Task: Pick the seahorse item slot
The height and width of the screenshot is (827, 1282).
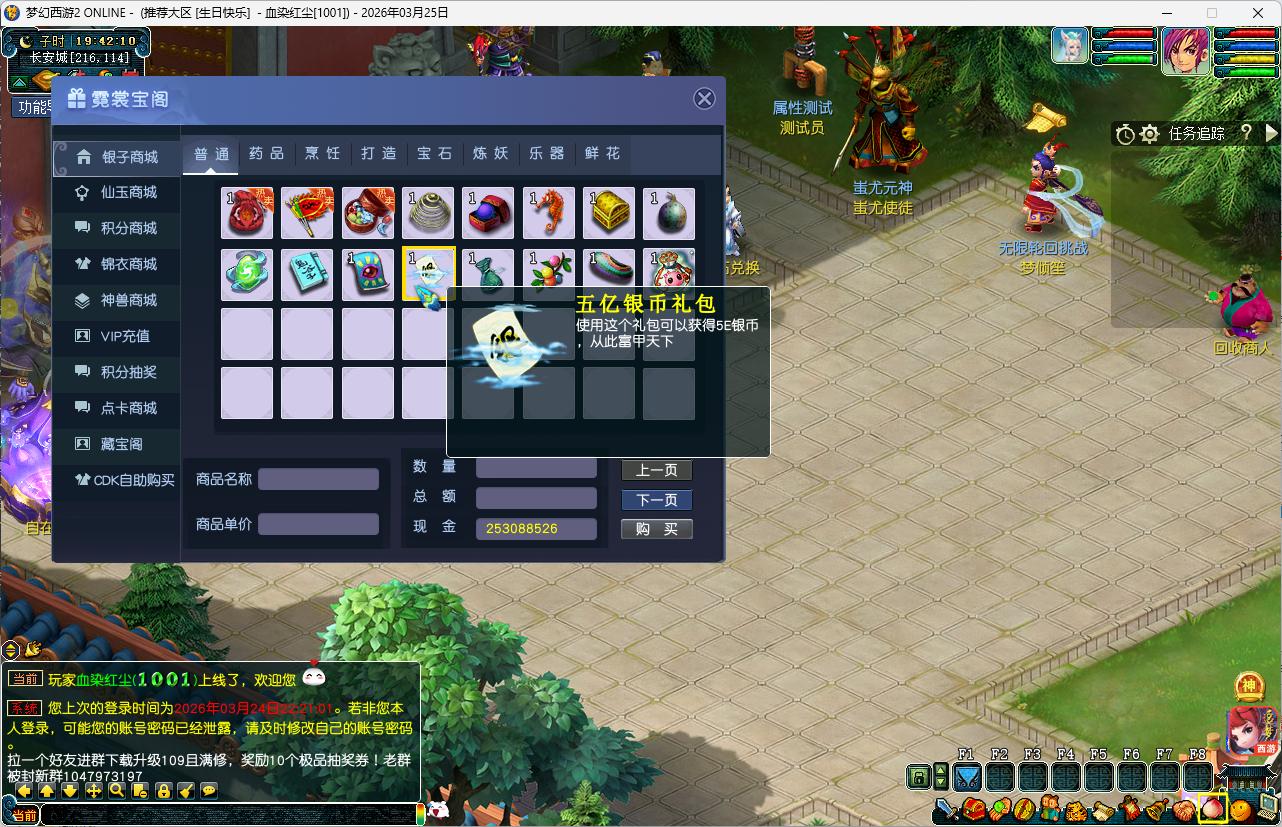Action: 549,214
